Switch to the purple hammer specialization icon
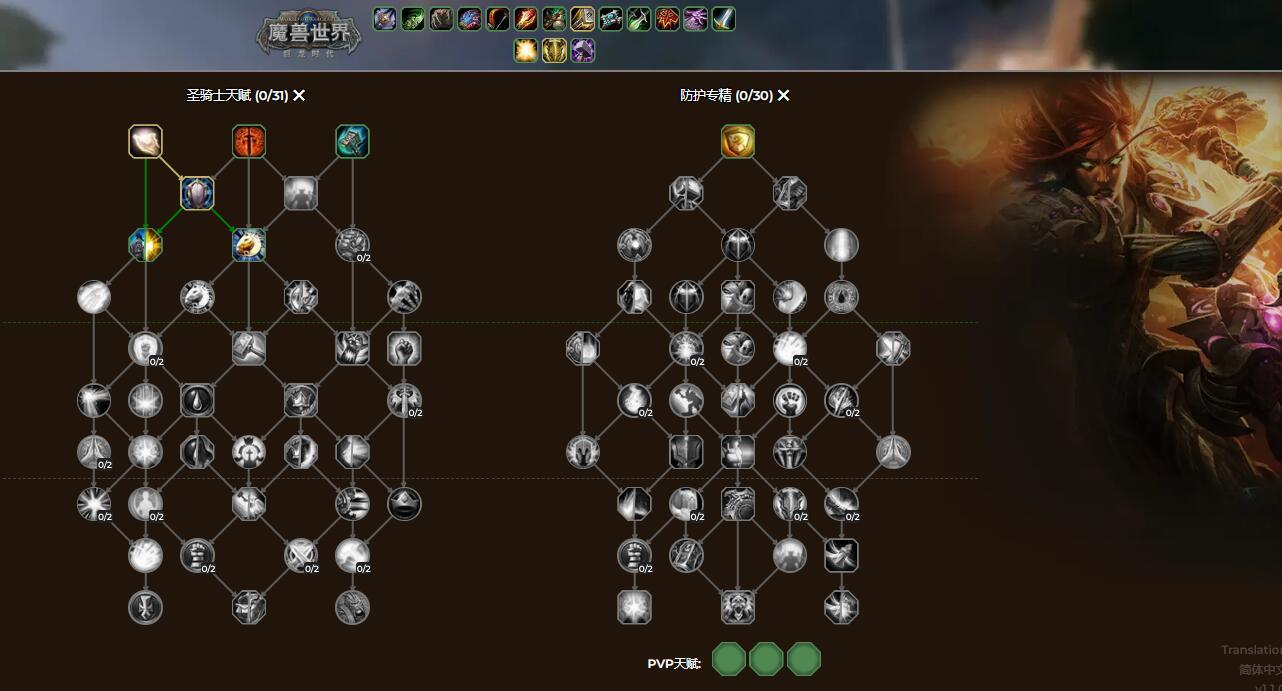 pyautogui.click(x=582, y=50)
